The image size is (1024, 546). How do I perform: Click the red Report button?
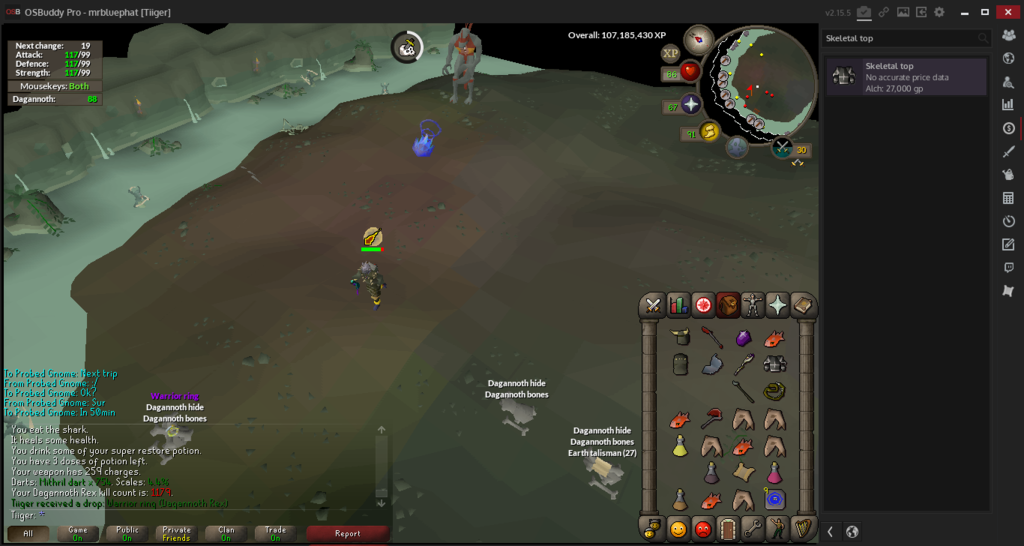(347, 533)
